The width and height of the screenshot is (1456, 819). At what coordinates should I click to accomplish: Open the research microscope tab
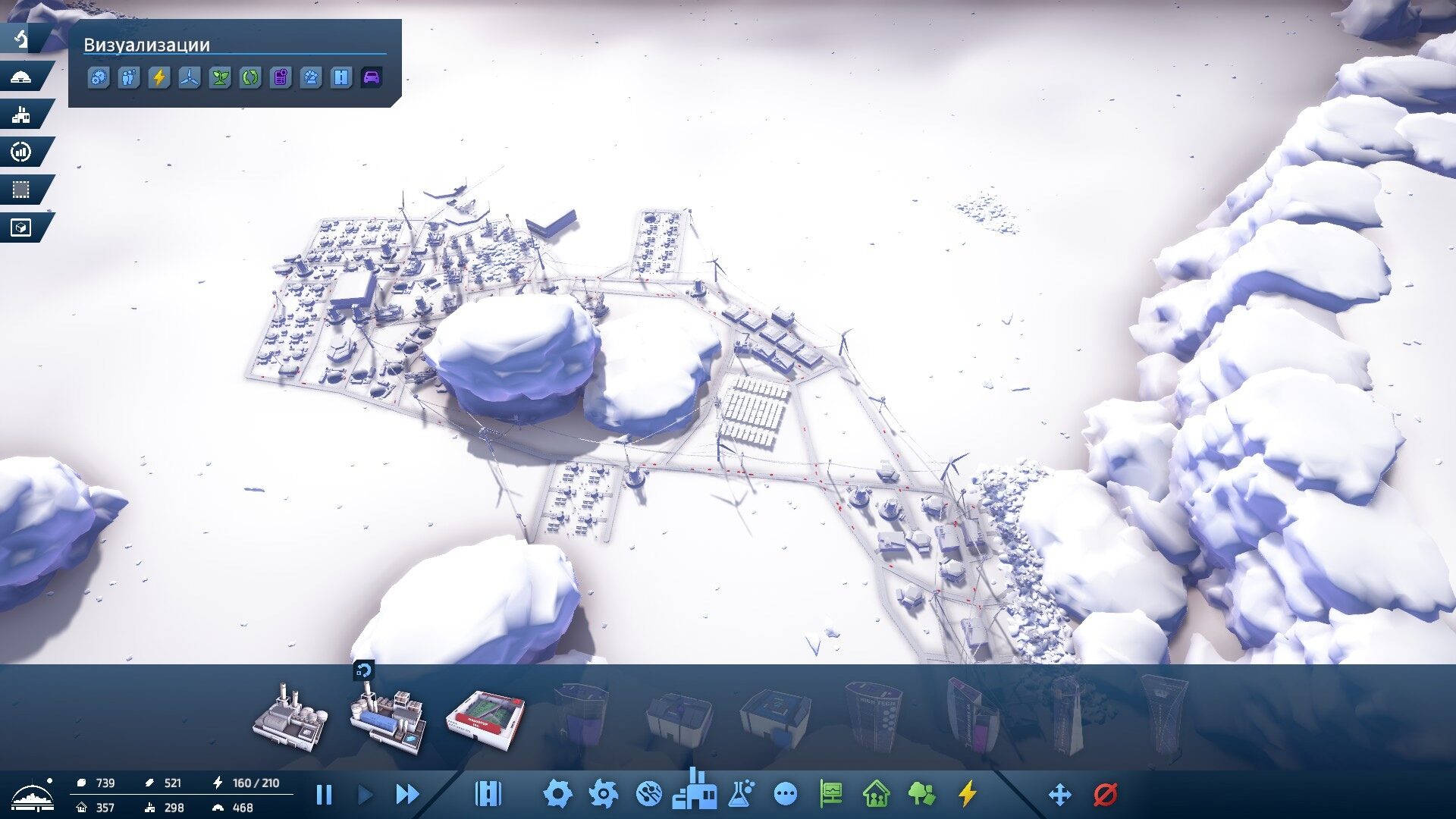pyautogui.click(x=22, y=38)
